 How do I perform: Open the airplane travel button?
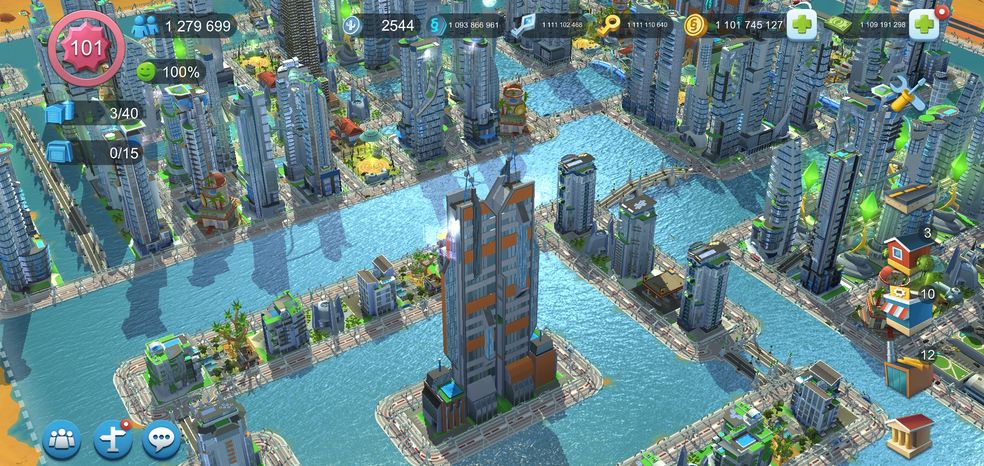tap(112, 438)
